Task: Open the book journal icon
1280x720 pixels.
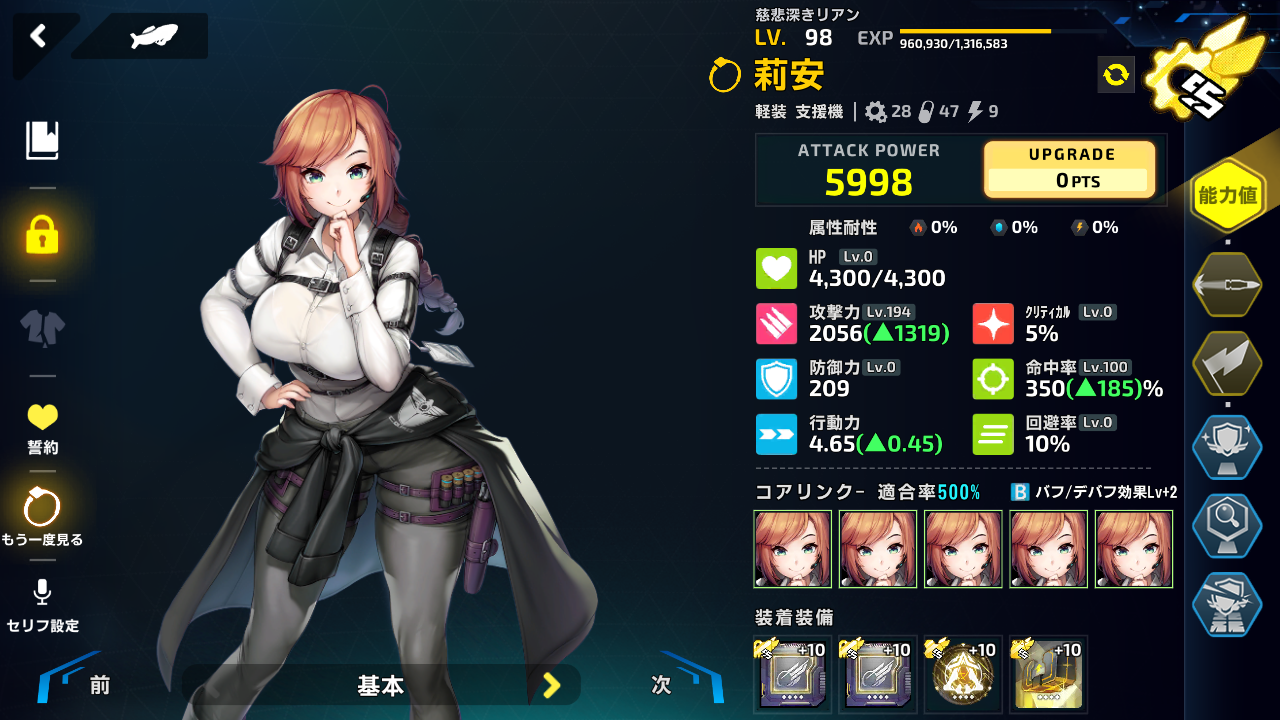Action: click(42, 141)
